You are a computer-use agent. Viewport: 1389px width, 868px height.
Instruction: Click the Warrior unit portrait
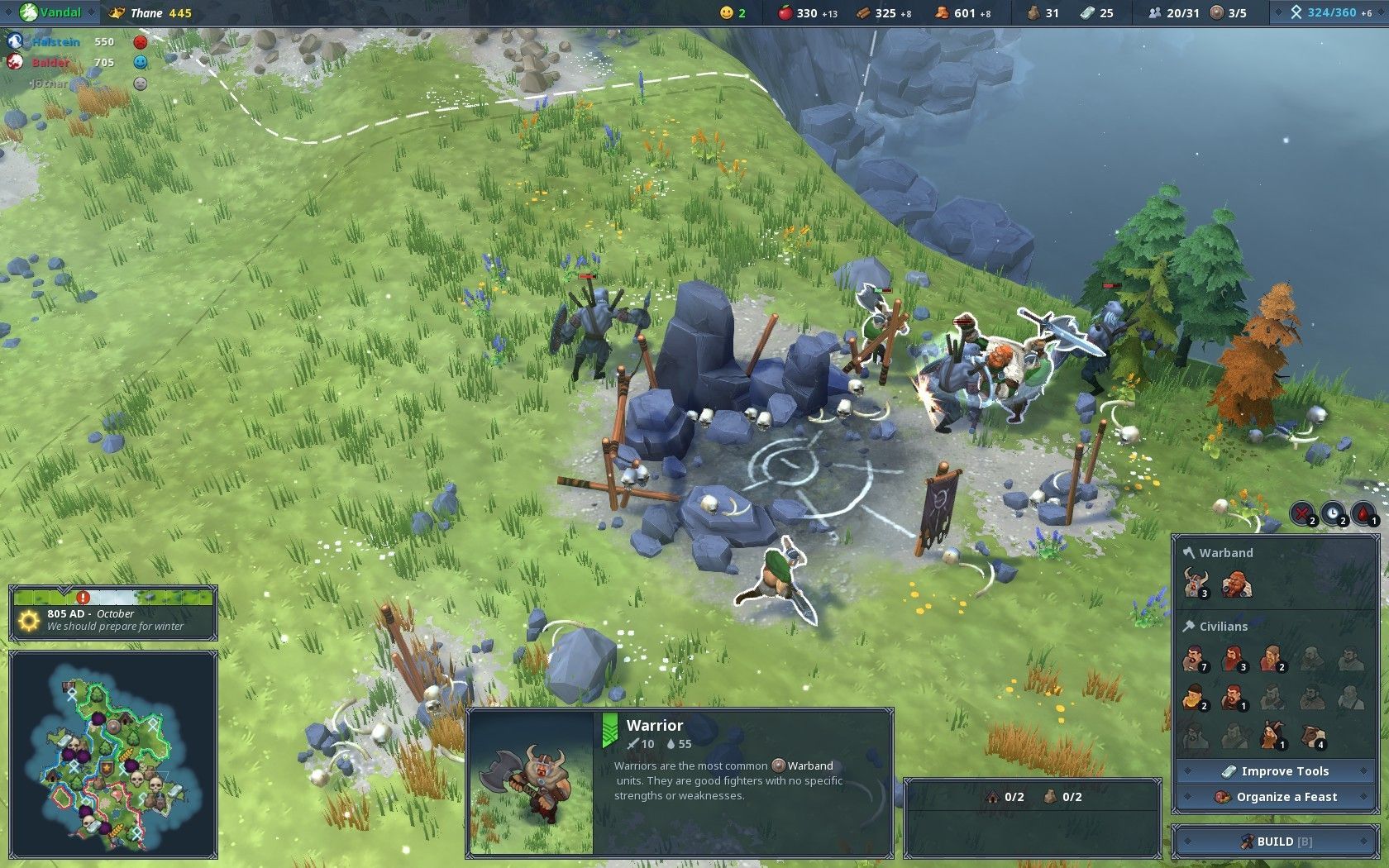tap(531, 782)
